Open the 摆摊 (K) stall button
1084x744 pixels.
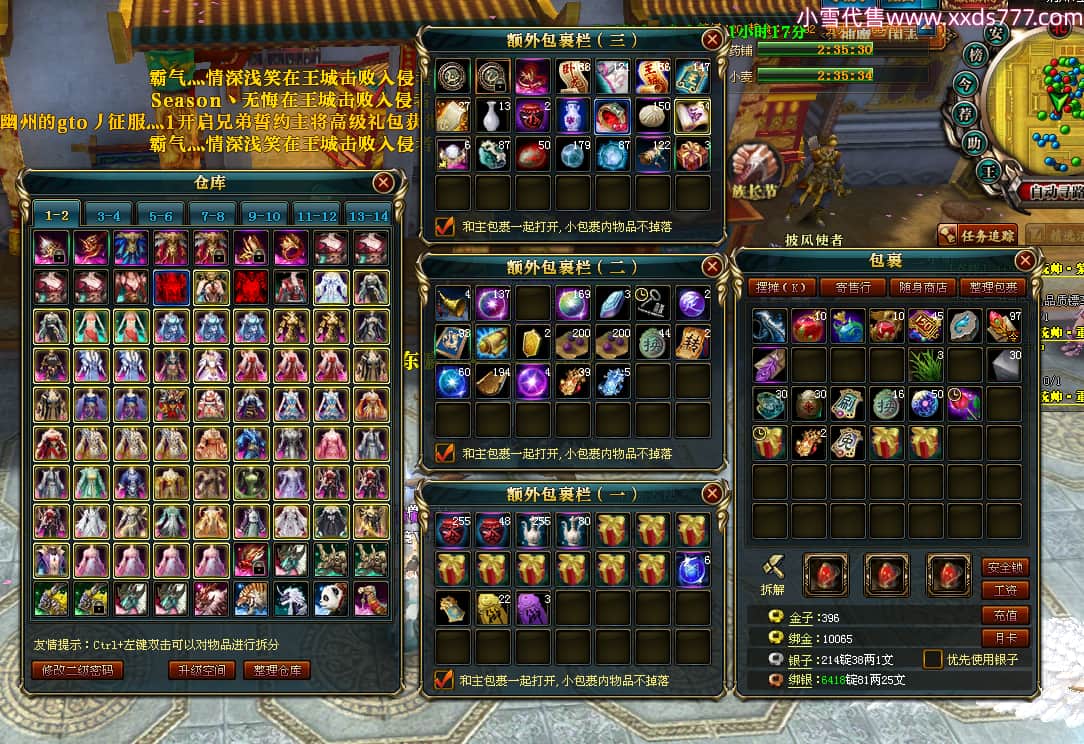pyautogui.click(x=780, y=287)
